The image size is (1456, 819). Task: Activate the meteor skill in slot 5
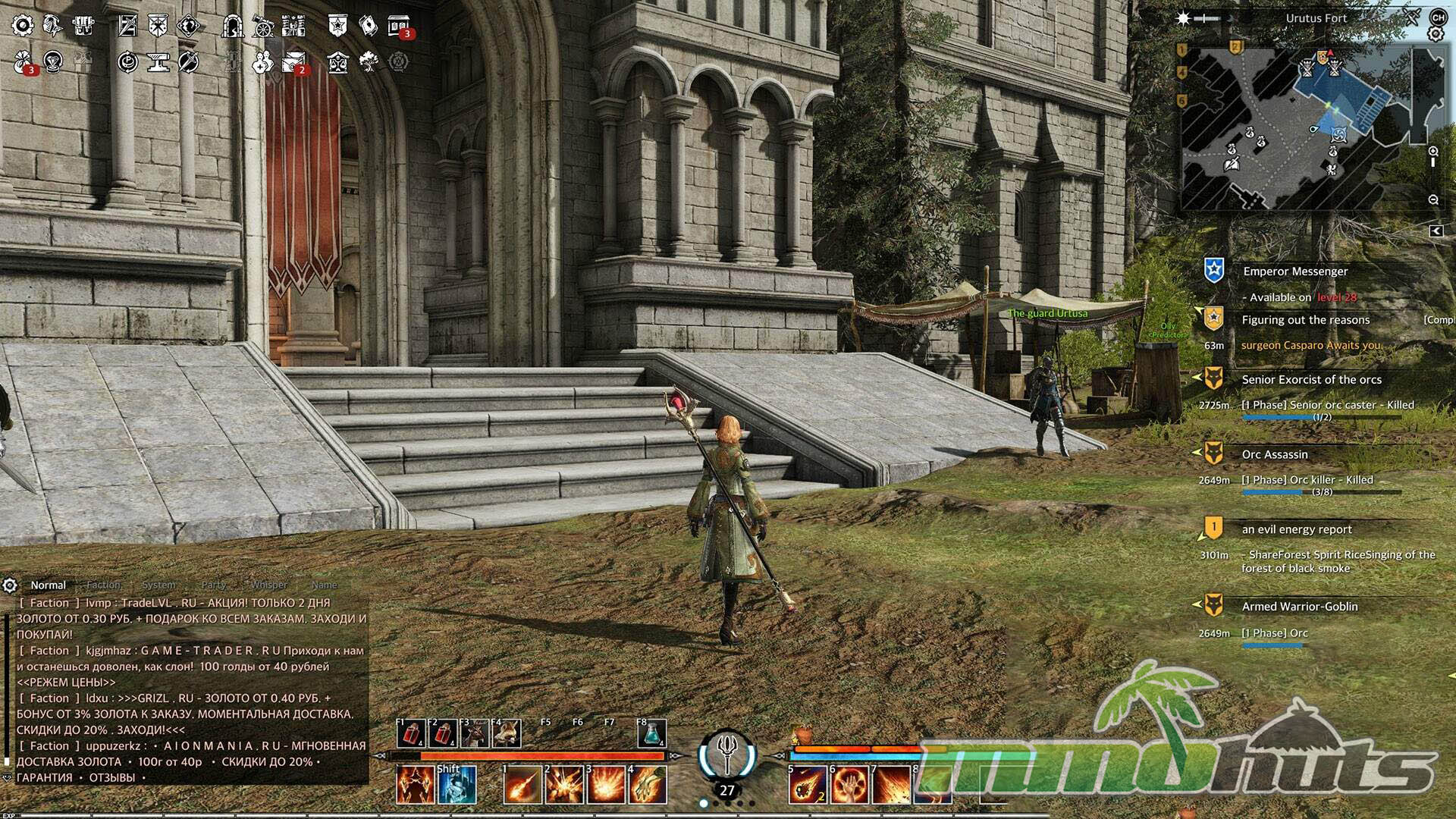(x=807, y=785)
